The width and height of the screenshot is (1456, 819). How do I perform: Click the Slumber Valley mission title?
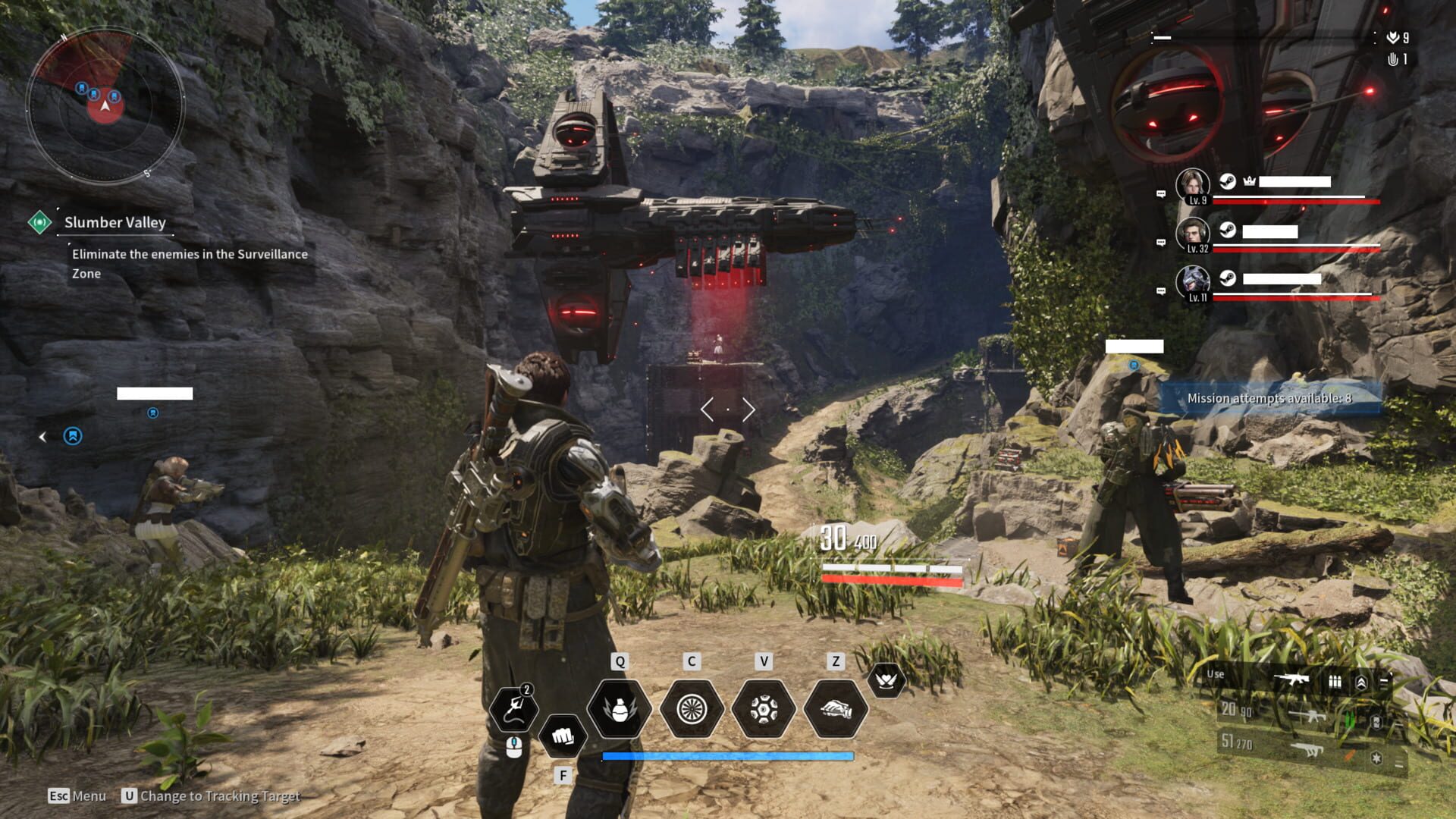click(x=115, y=222)
